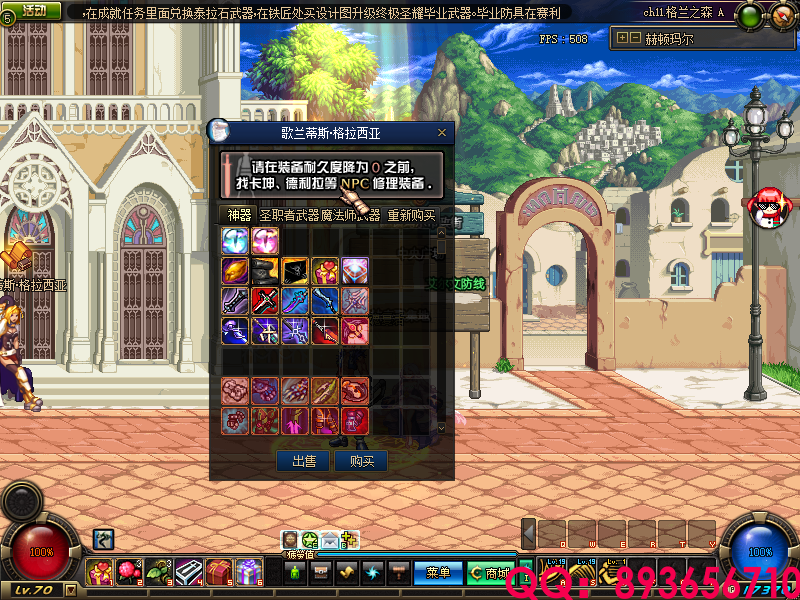Screen dimensions: 800x600
Task: Click the 购买 buy button
Action: (x=361, y=461)
